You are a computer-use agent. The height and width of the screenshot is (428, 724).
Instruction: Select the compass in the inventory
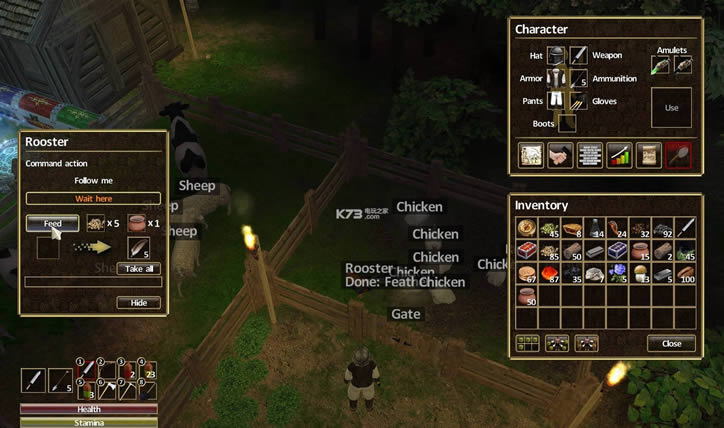pyautogui.click(x=527, y=227)
